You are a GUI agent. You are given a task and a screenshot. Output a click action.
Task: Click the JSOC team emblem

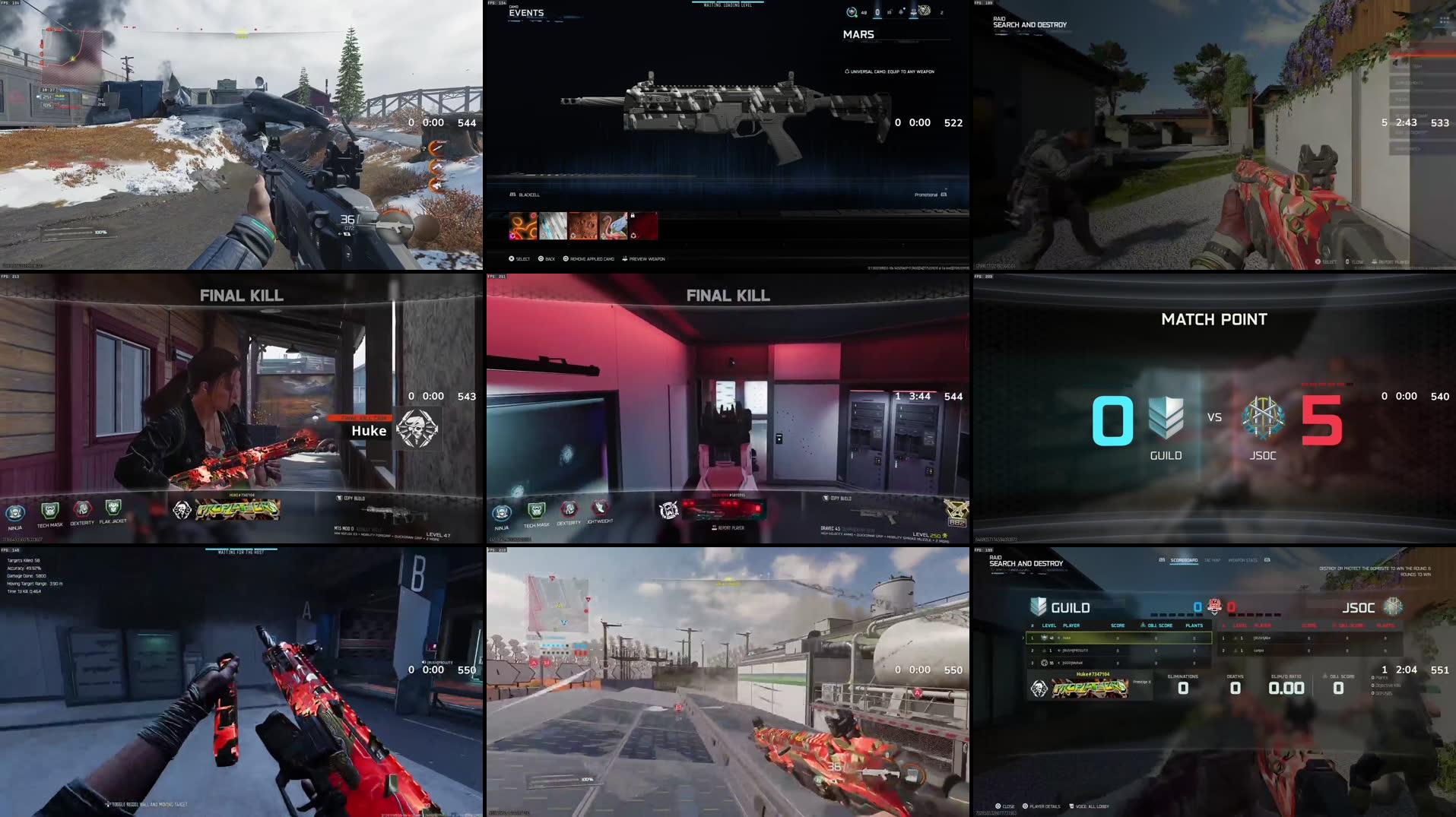pos(1262,416)
